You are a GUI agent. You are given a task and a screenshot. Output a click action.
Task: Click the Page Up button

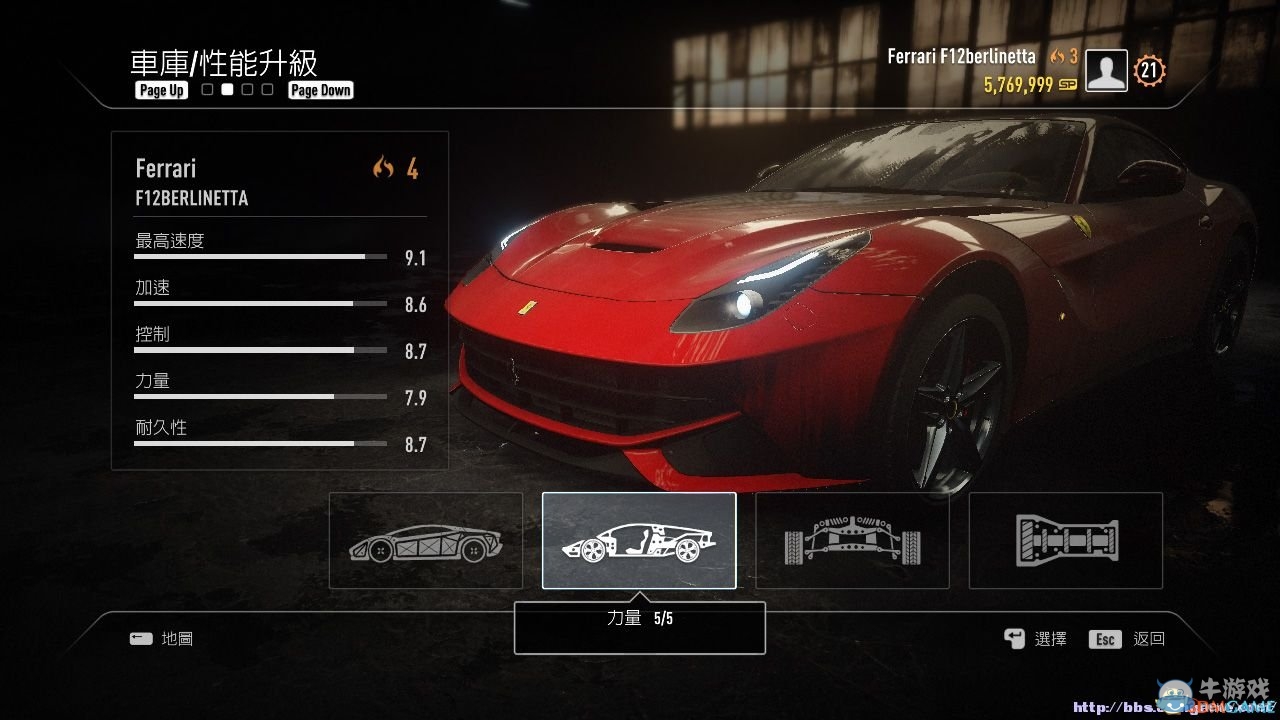click(x=160, y=90)
